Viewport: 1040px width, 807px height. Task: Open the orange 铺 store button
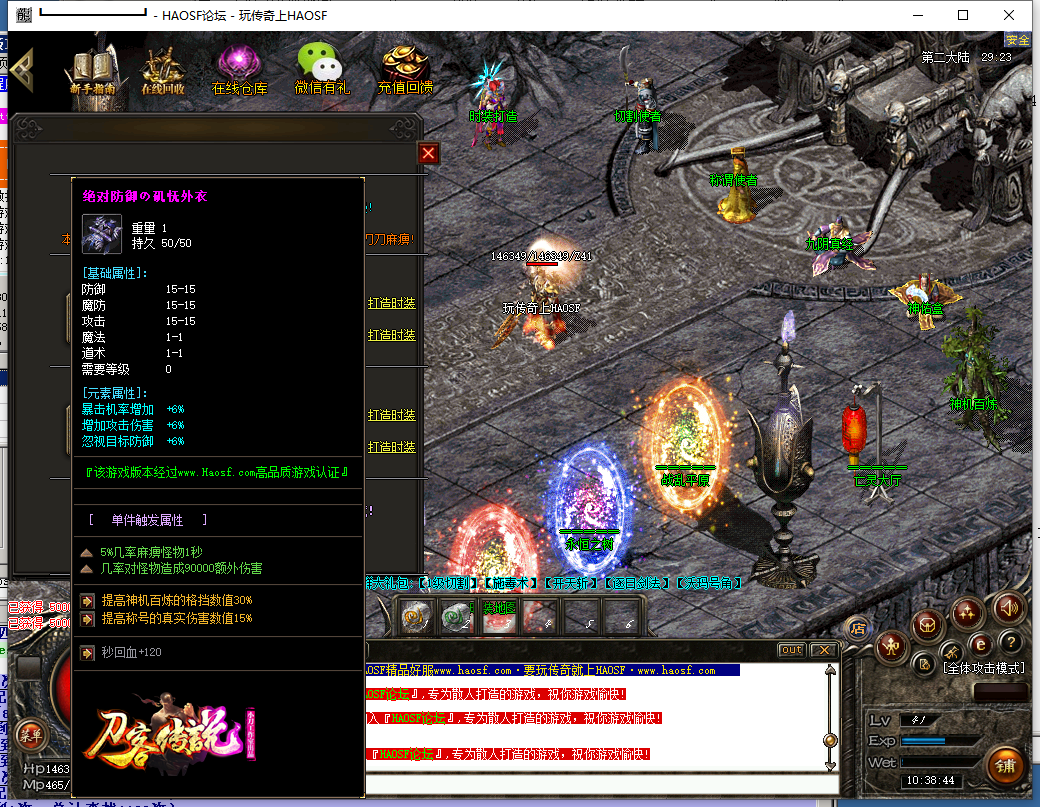click(1006, 766)
